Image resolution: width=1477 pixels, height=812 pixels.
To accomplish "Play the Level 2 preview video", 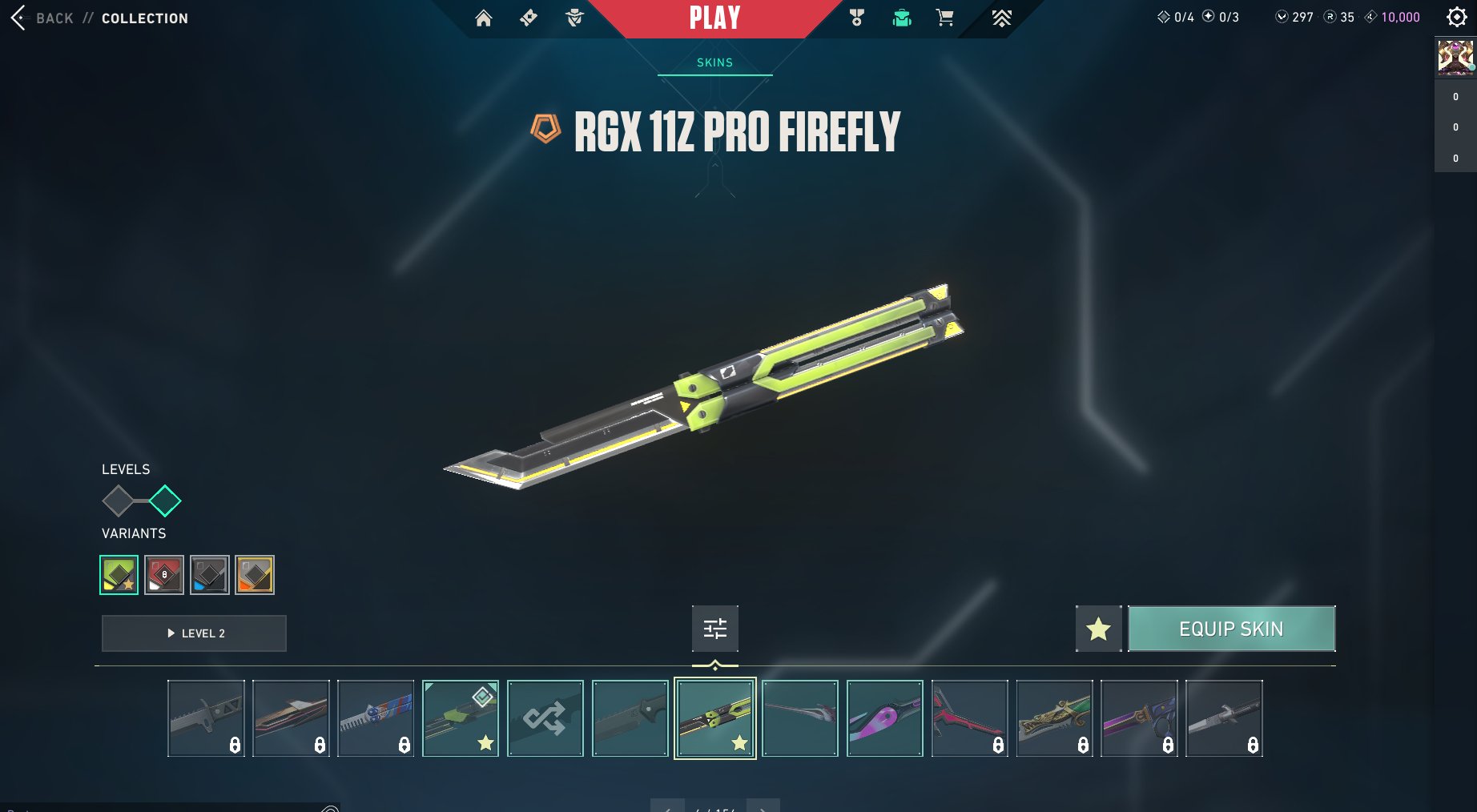I will tap(194, 633).
